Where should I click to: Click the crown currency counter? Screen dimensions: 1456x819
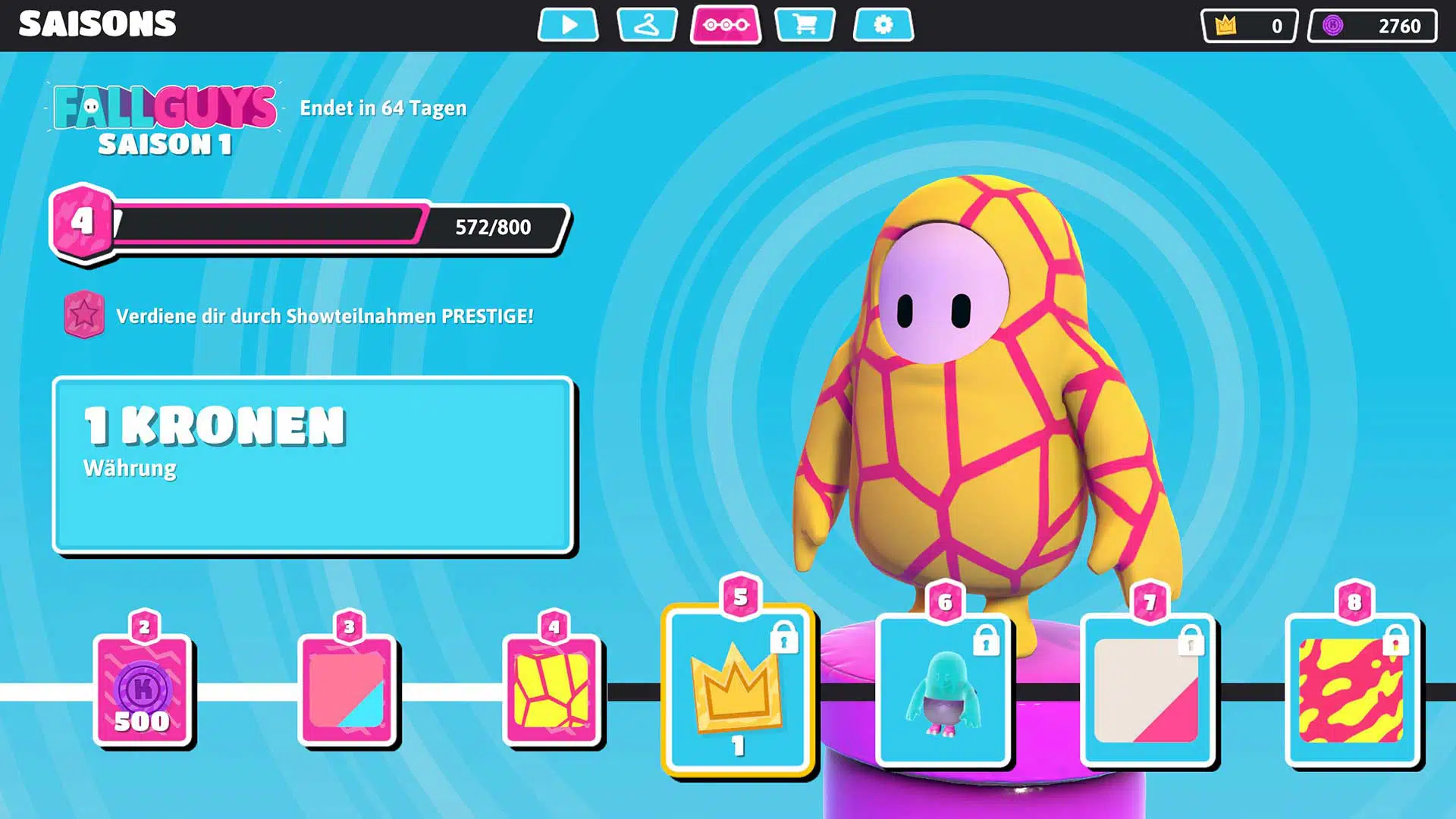(x=1249, y=26)
